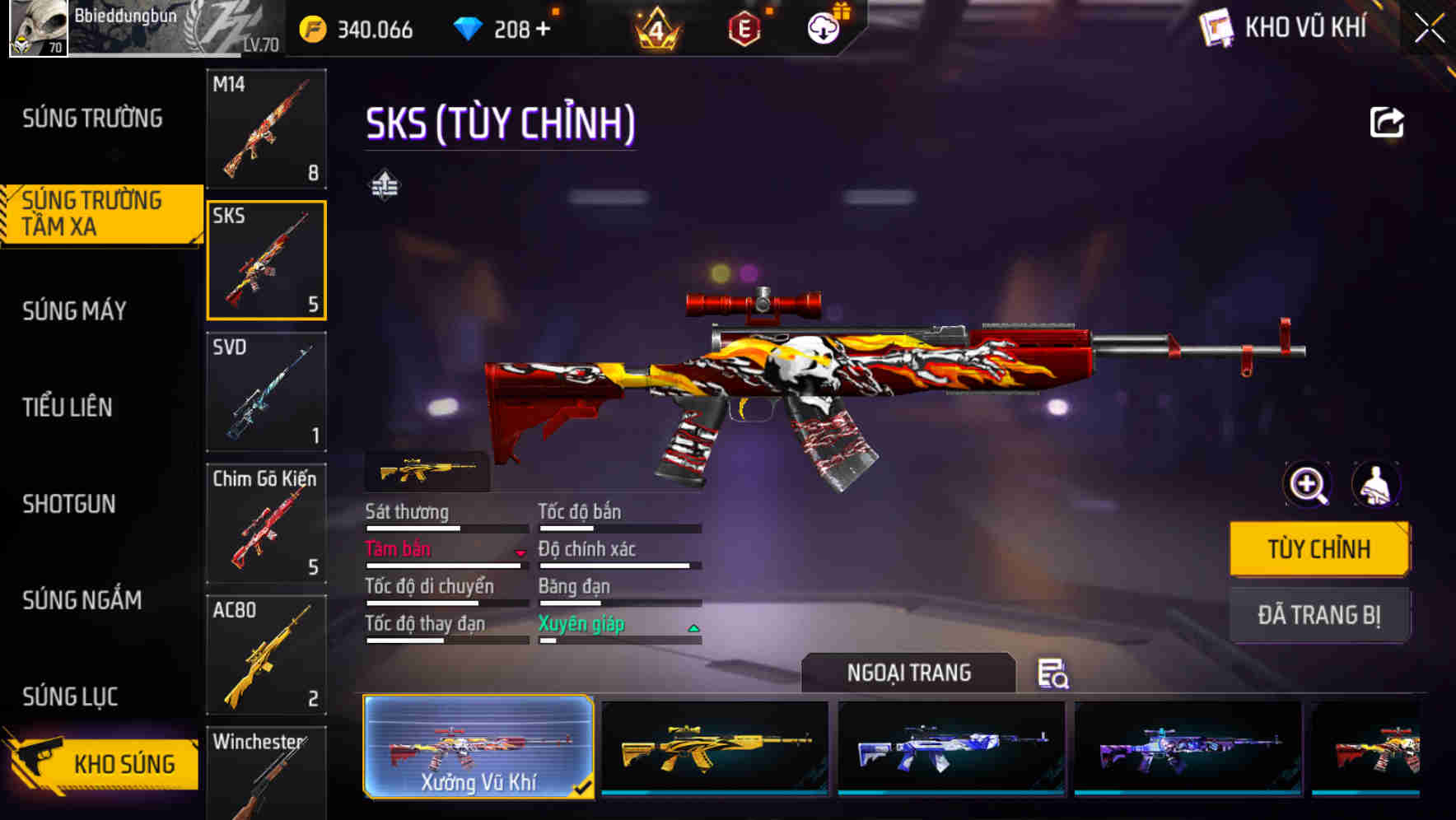Select the SVD rifle thumbnail

266,393
